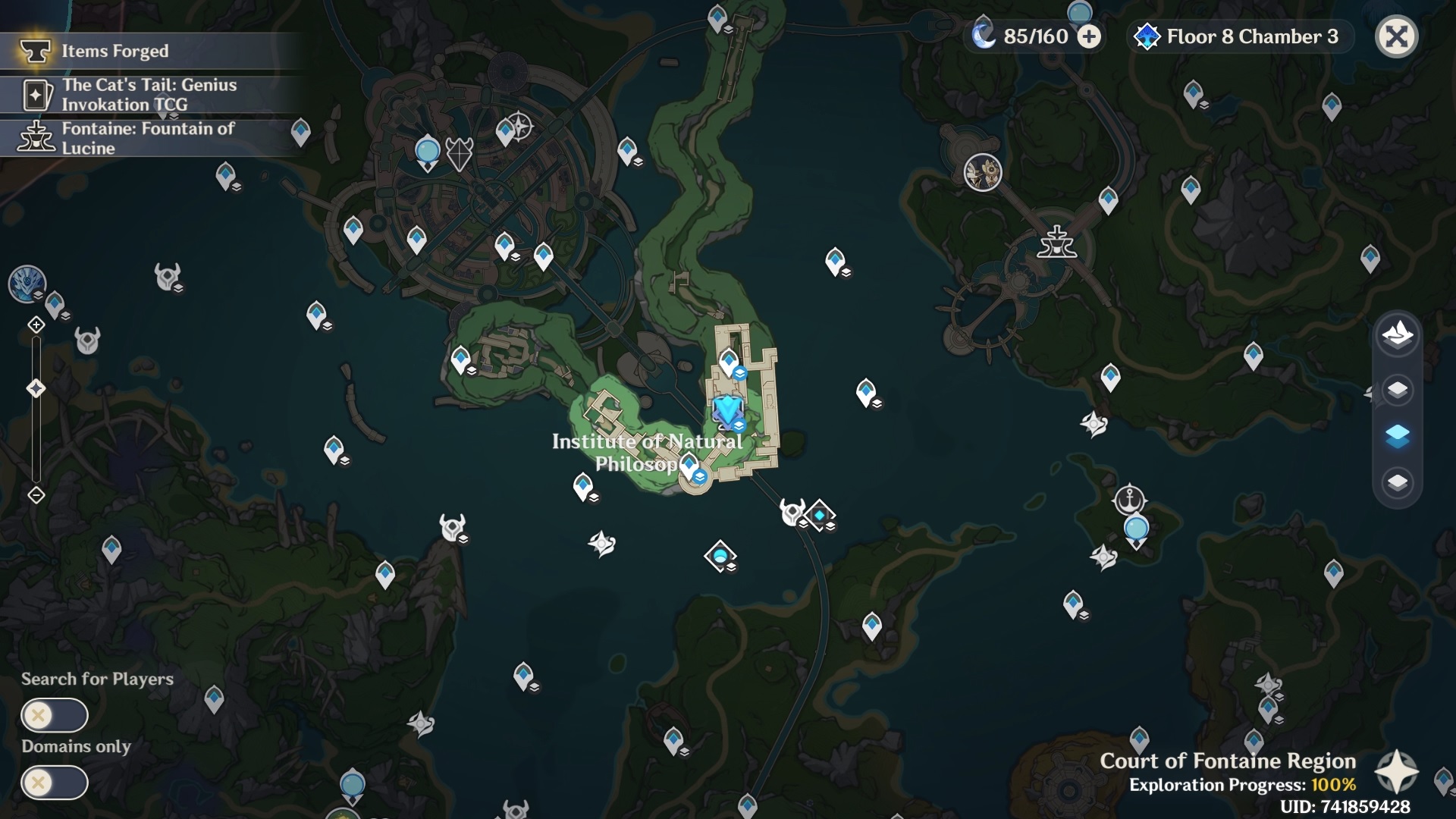Select the highlighted blue map layer

1397,436
